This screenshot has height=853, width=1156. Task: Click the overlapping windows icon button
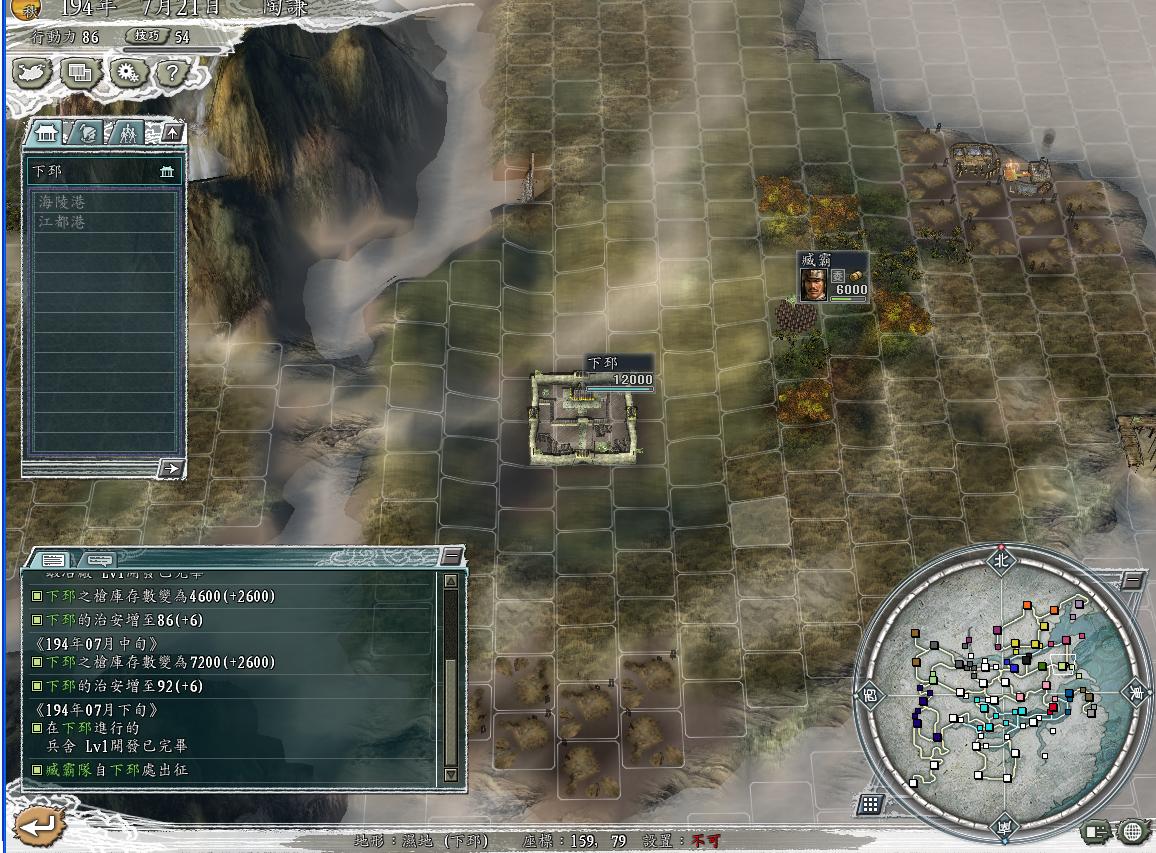pyautogui.click(x=79, y=72)
